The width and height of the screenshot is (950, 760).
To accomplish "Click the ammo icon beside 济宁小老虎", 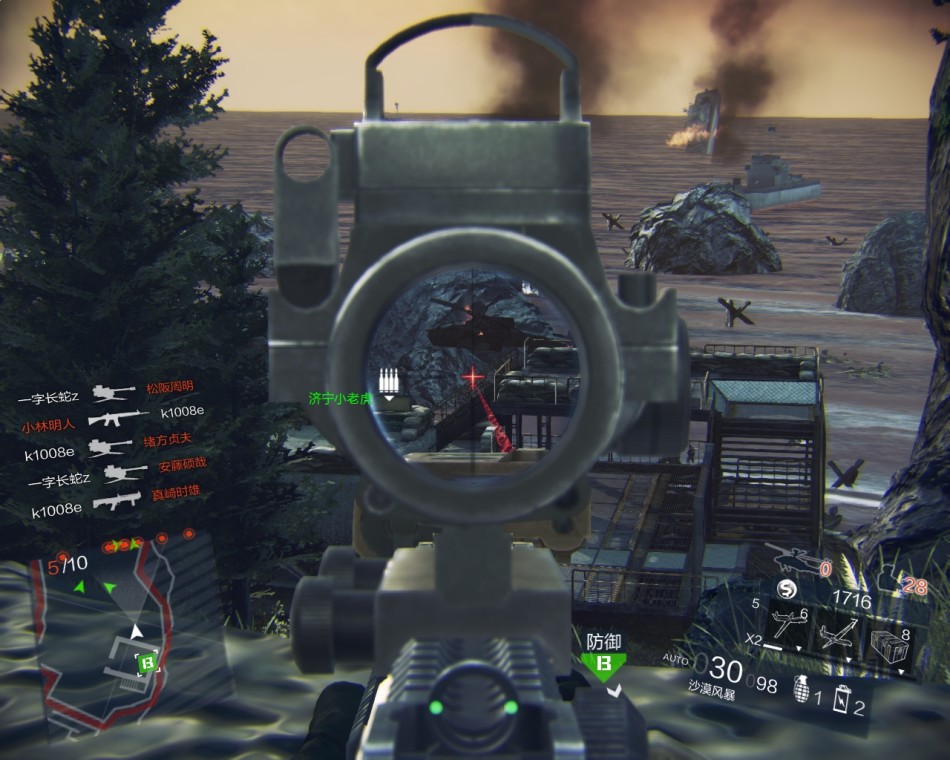I will click(389, 381).
